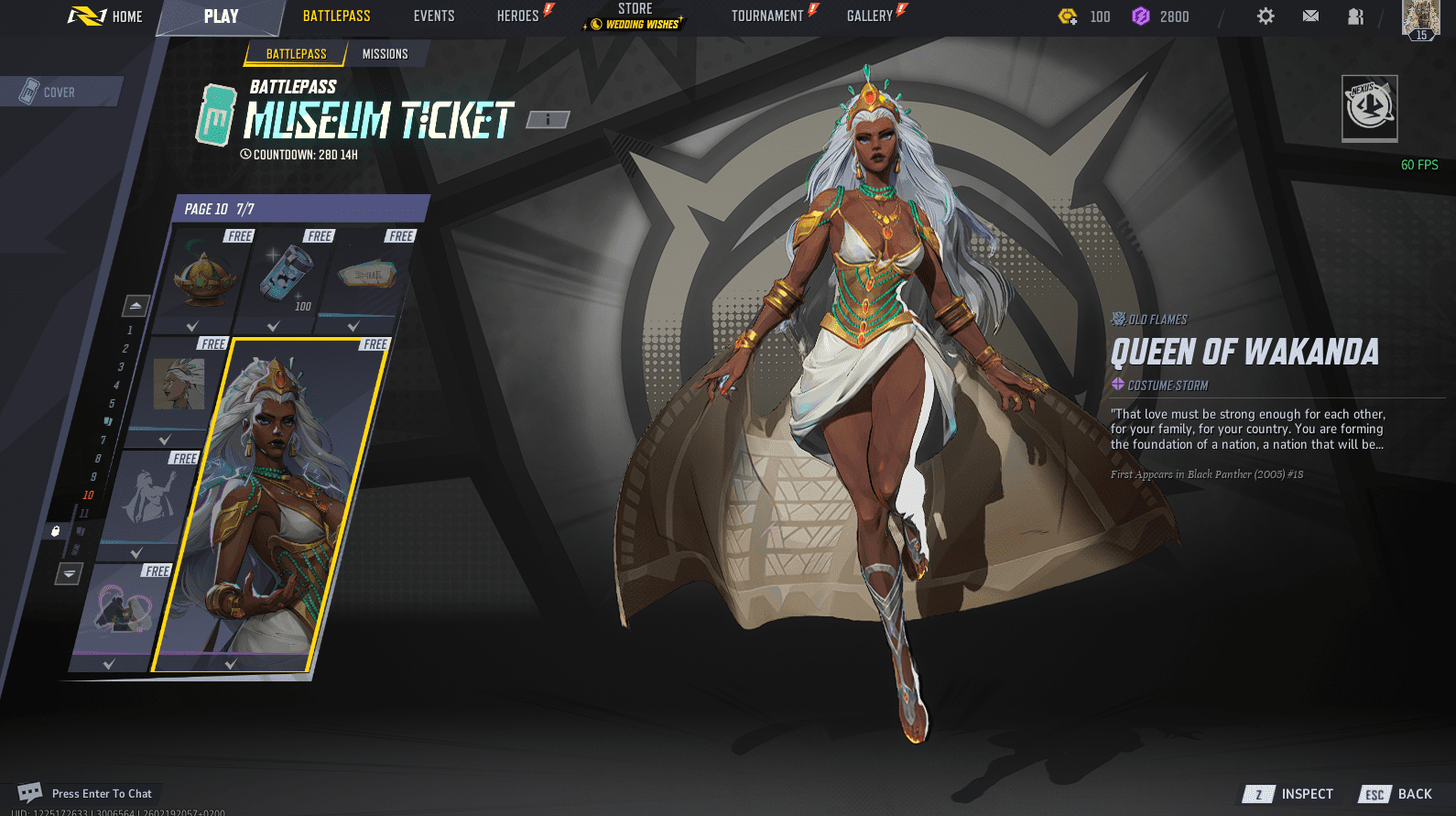Open the Play tab
This screenshot has height=816, width=1456.
pos(221,16)
